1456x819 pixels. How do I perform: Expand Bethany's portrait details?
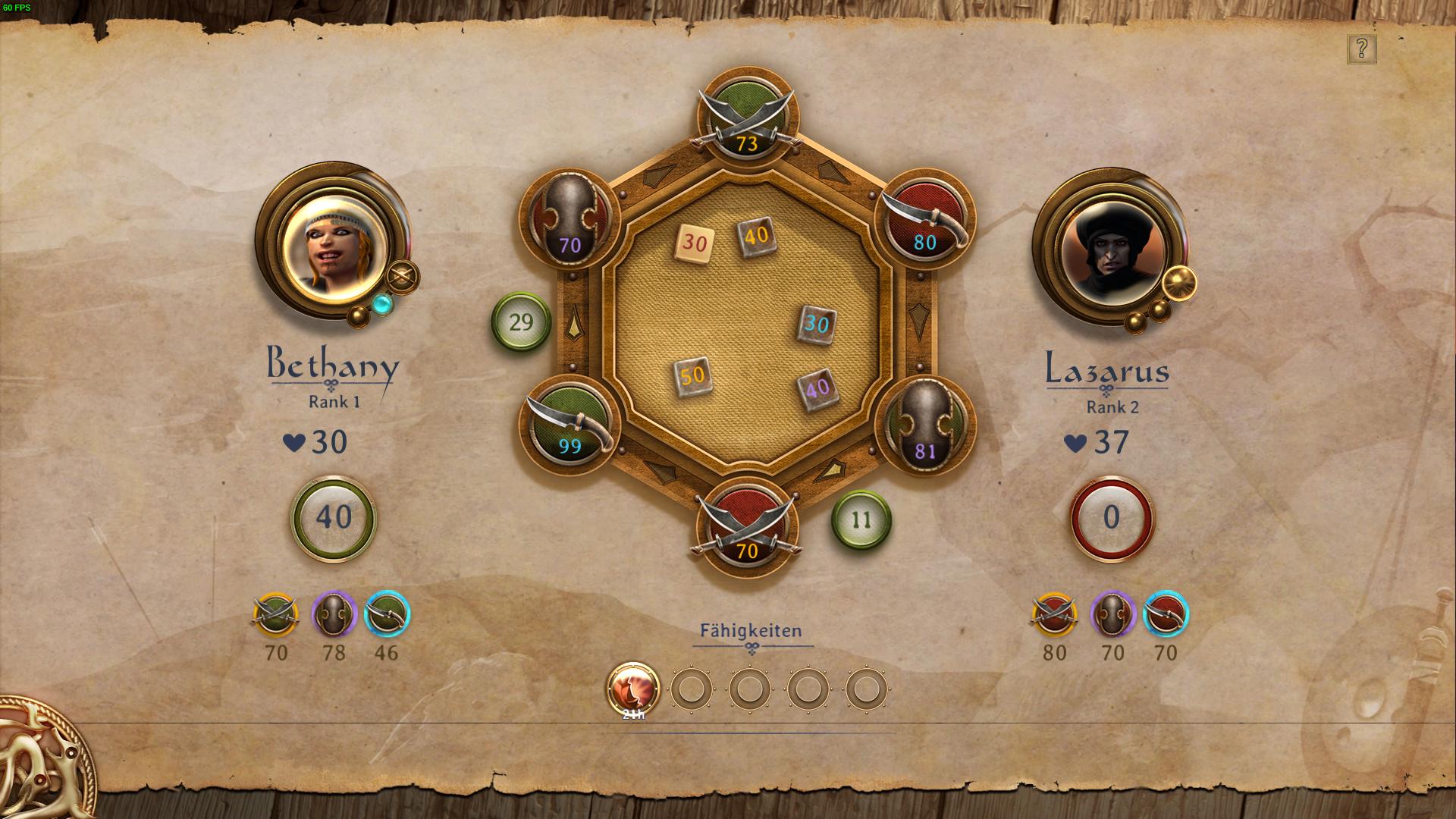click(x=335, y=244)
